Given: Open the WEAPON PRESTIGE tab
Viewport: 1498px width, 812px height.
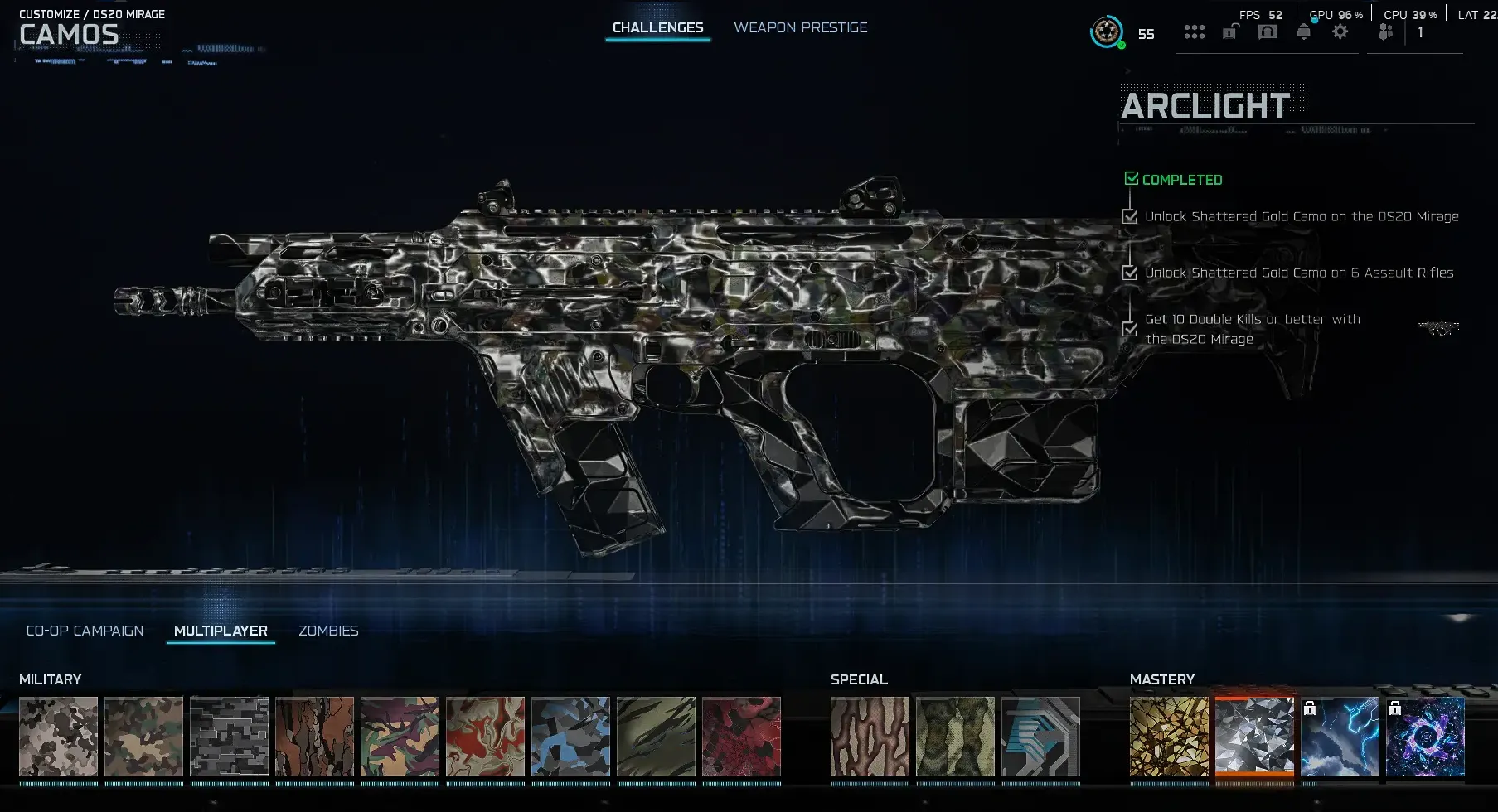Looking at the screenshot, I should pos(800,27).
